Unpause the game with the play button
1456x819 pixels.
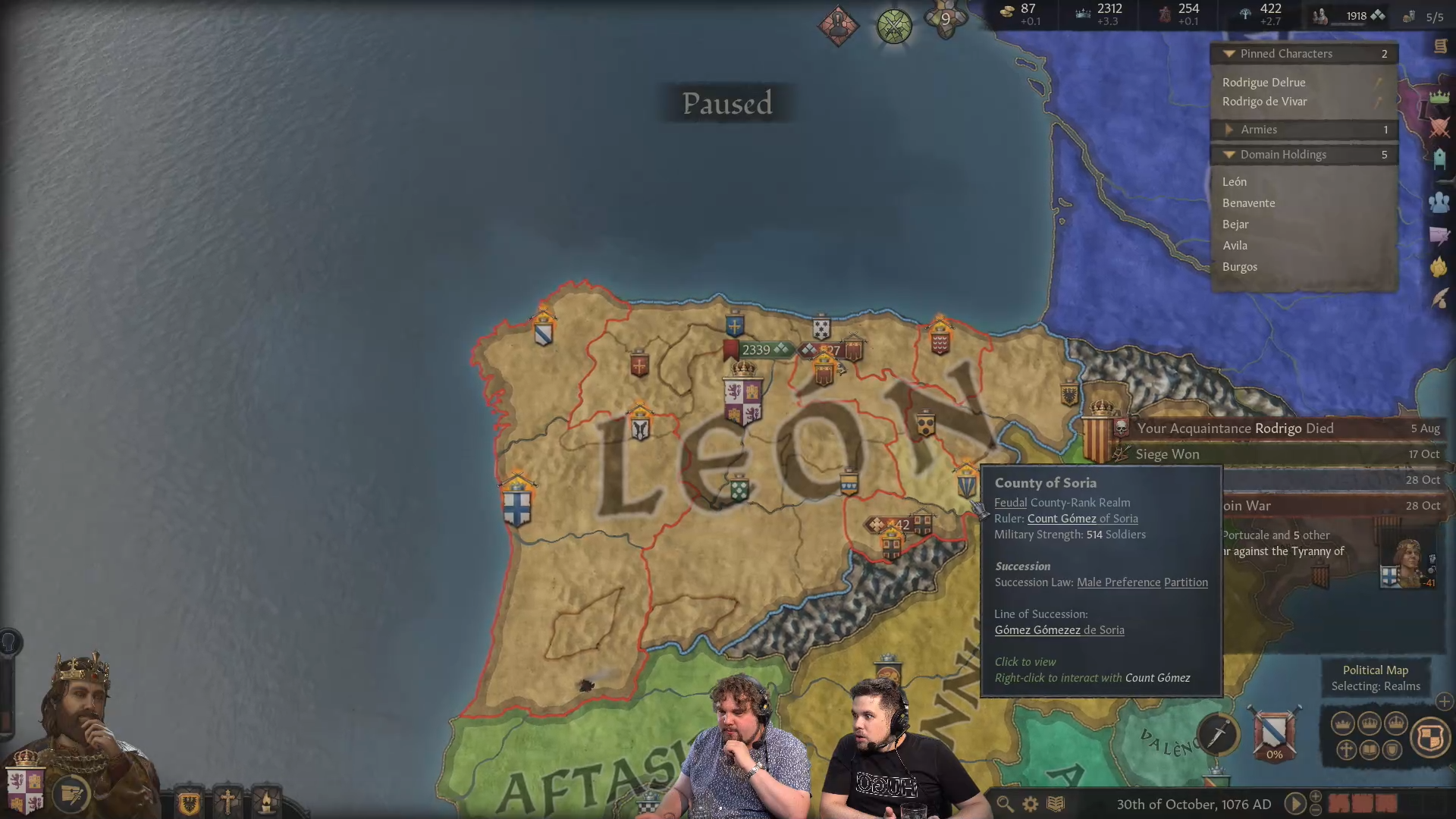click(1295, 803)
